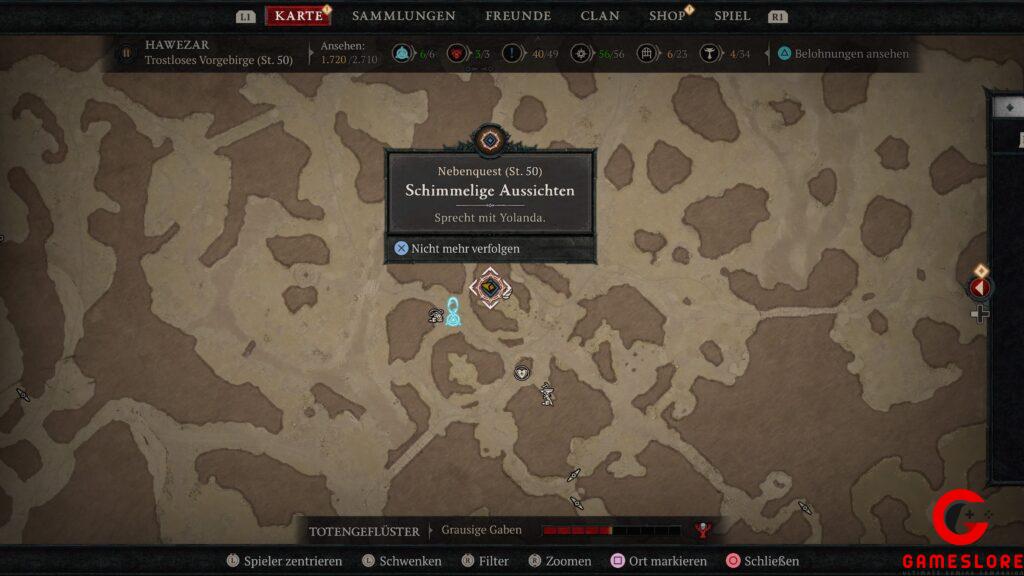1024x576 pixels.
Task: Click the side quests icon showing 40/49
Action: [x=515, y=54]
